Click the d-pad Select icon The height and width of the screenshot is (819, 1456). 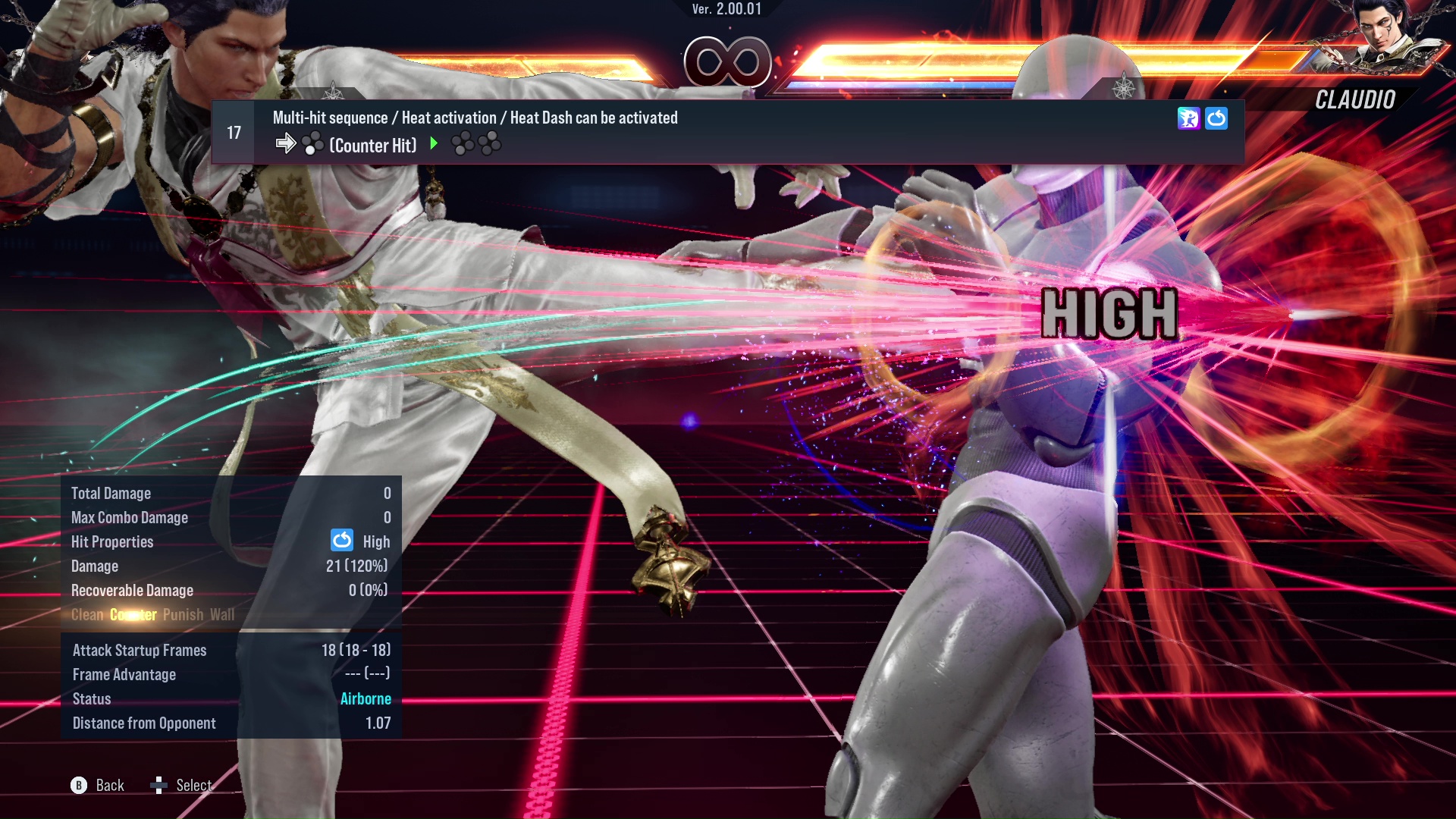tap(159, 785)
